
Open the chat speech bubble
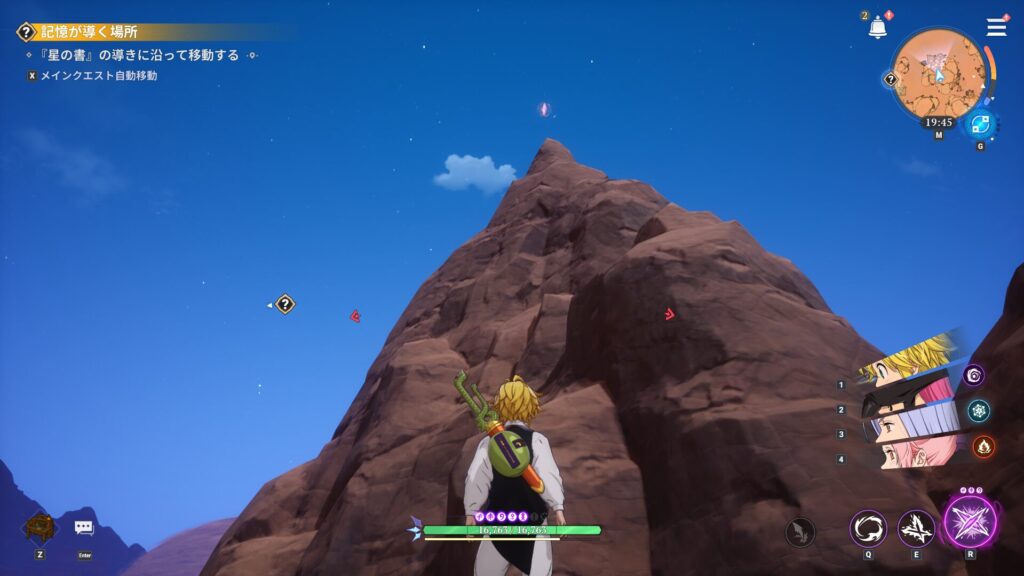coord(84,527)
